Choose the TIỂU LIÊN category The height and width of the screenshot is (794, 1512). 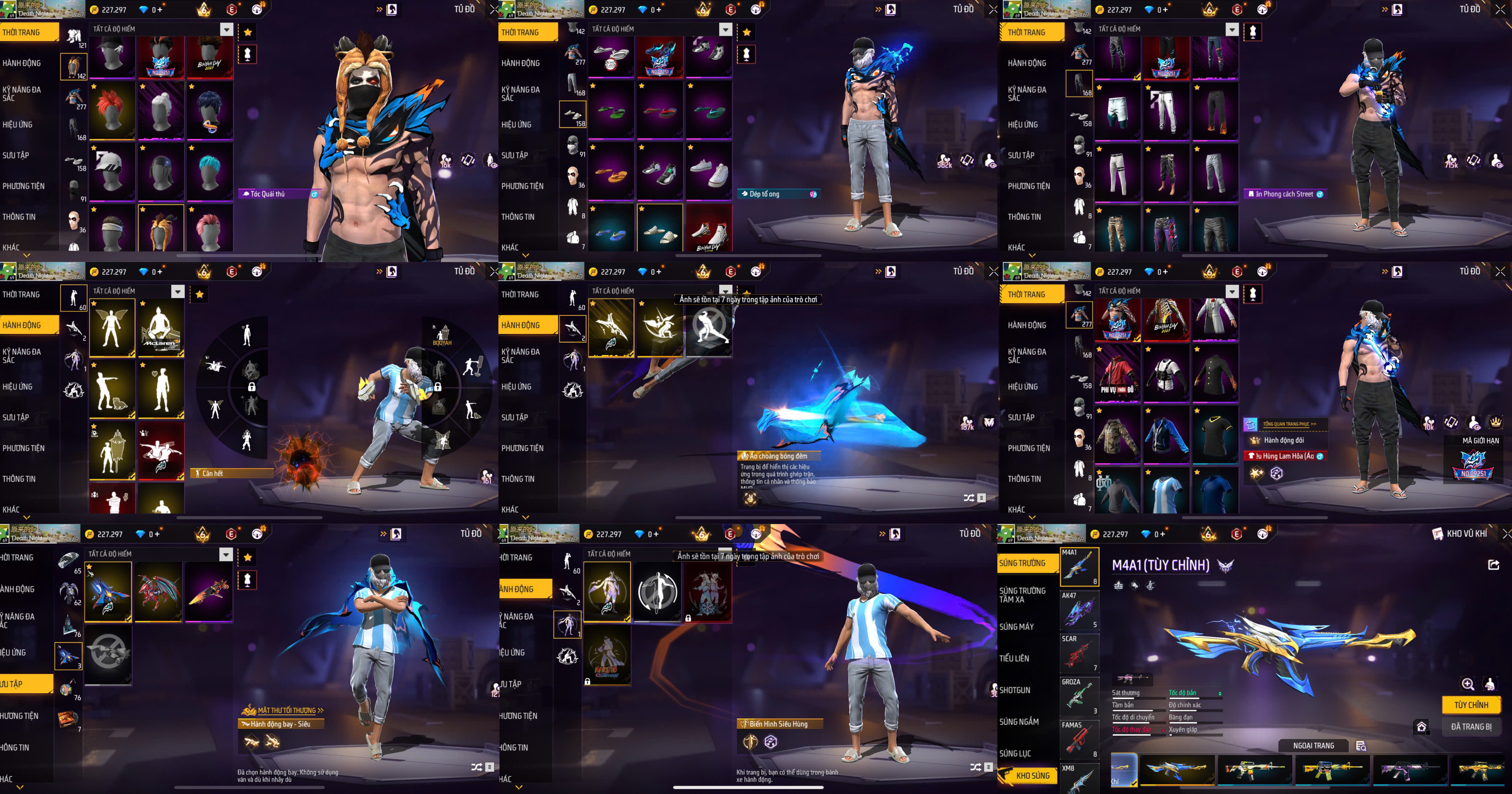point(1014,659)
